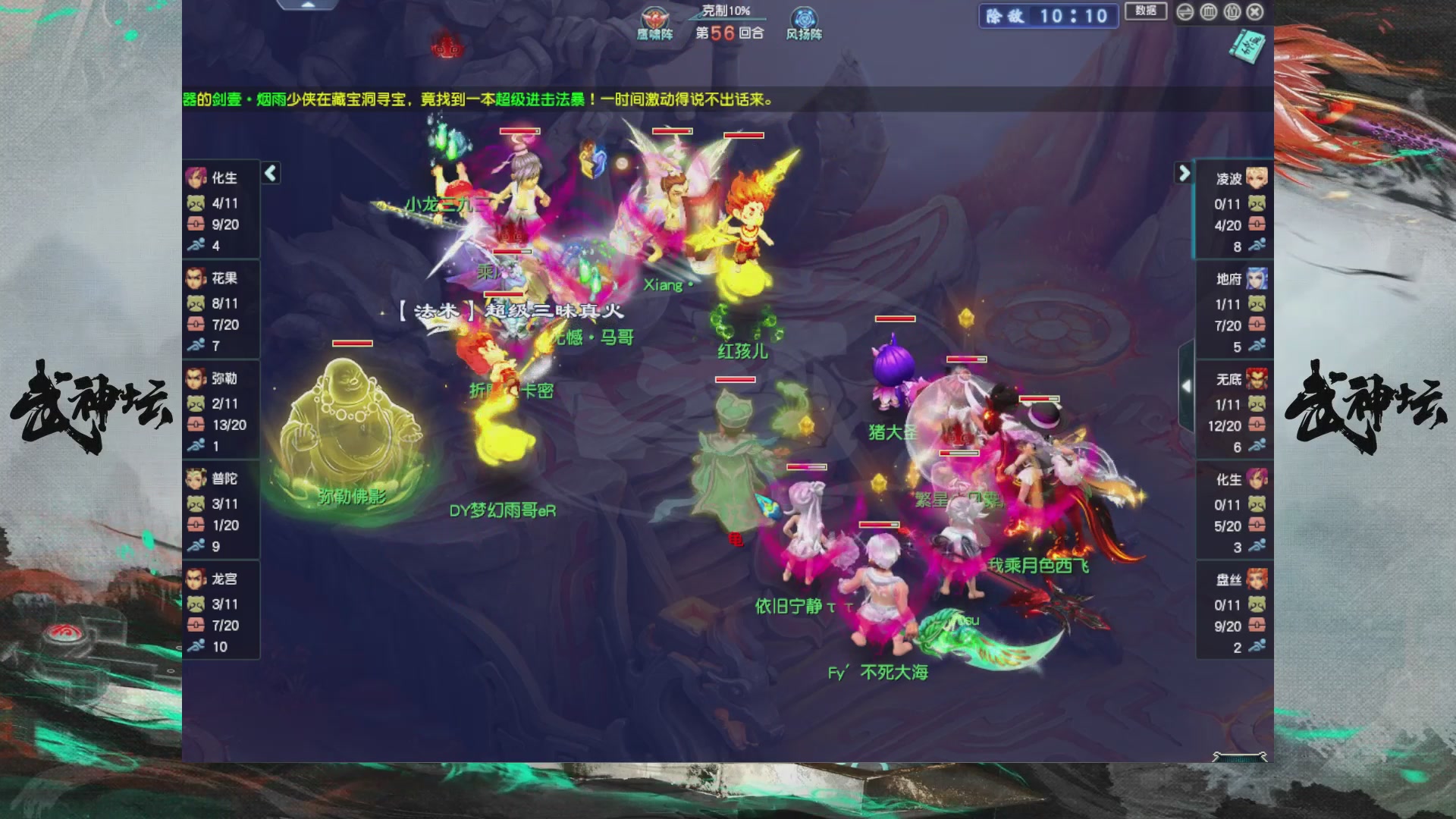The image size is (1456, 819).
Task: Collapse the left team panel with its arrow
Action: pyautogui.click(x=269, y=173)
